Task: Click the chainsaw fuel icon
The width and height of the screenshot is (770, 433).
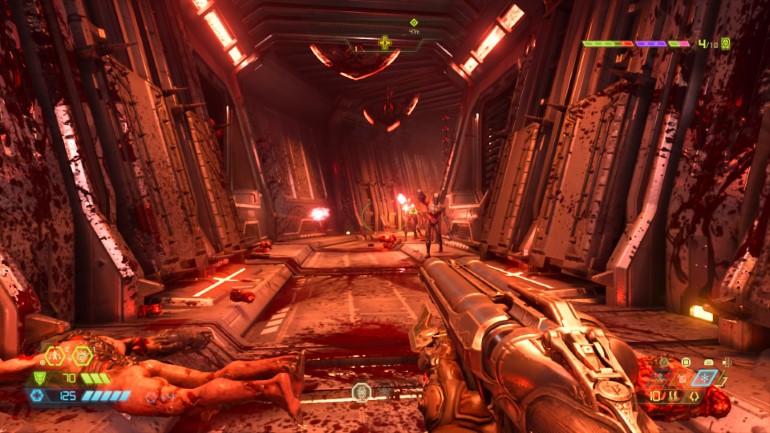Action: pyautogui.click(x=708, y=361)
